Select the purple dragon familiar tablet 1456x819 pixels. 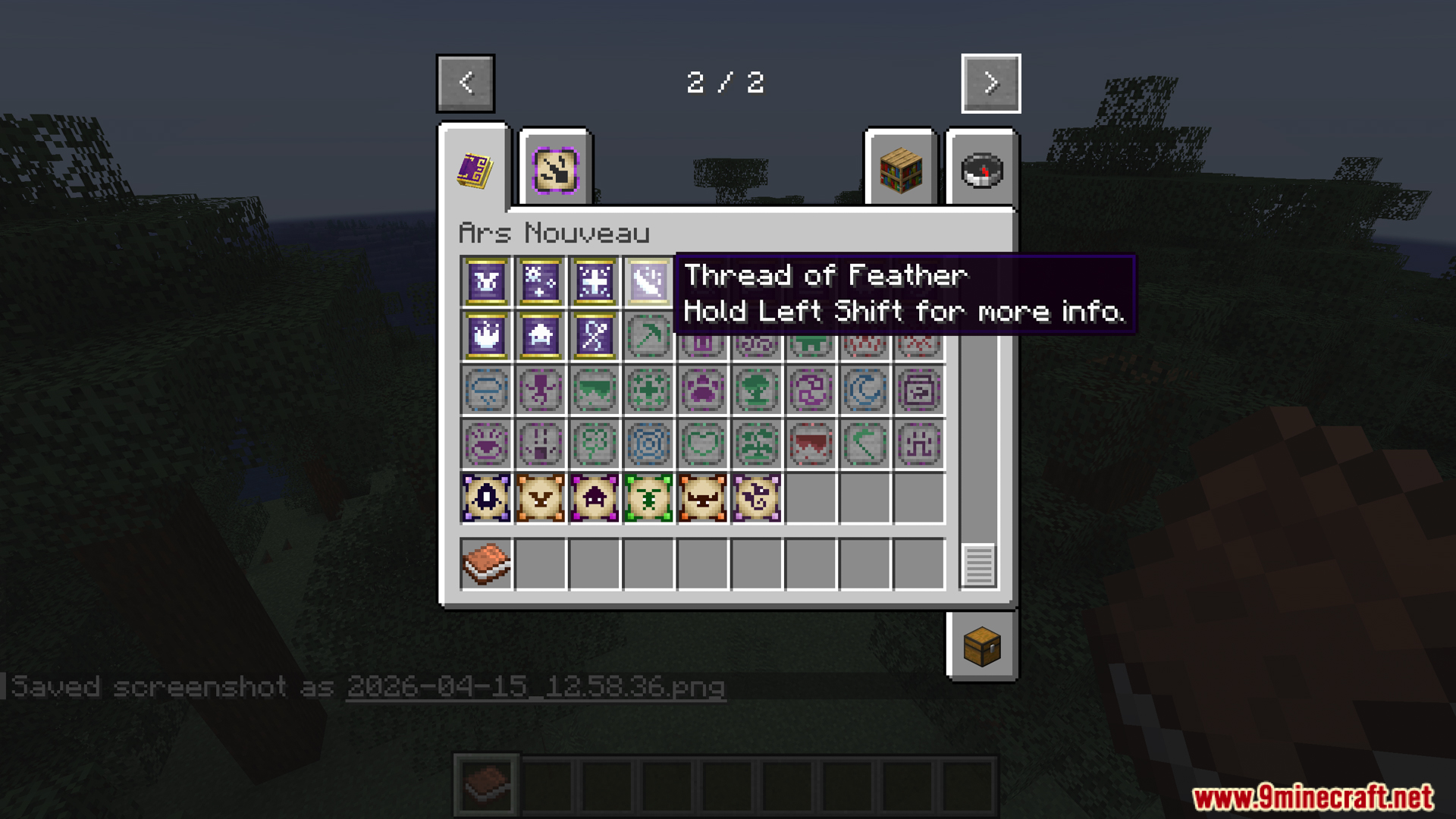[757, 498]
